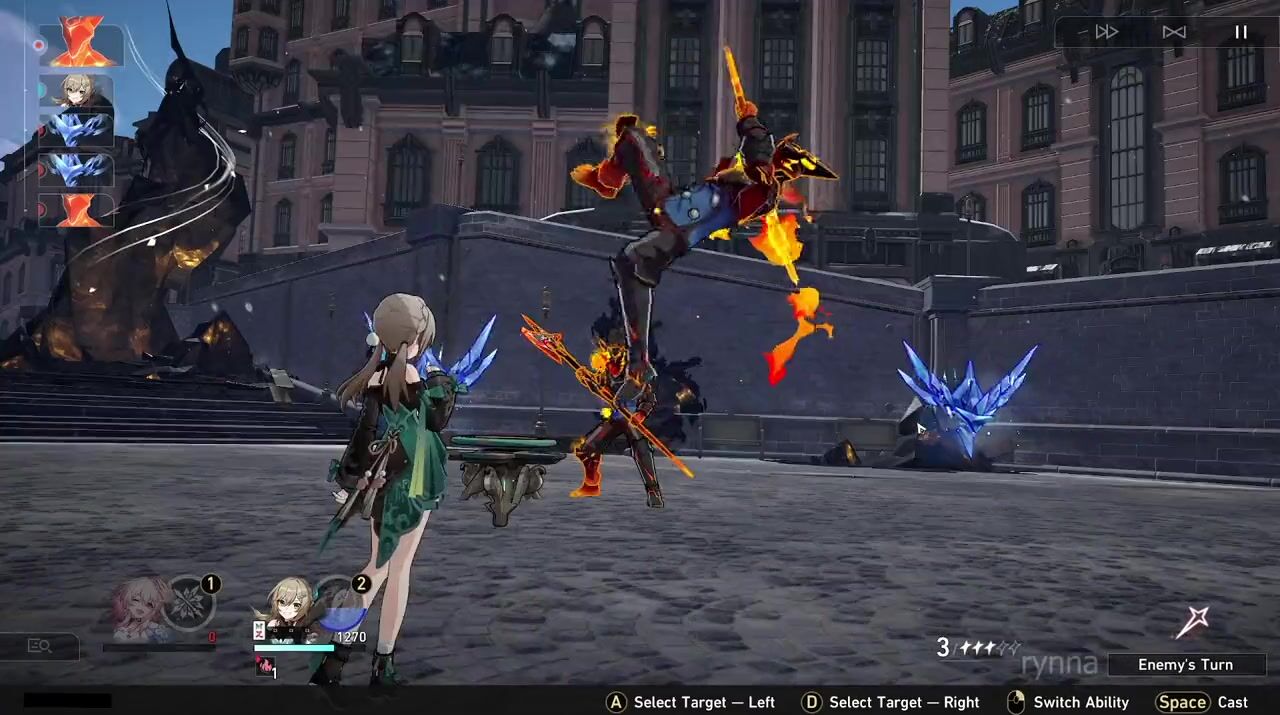The image size is (1280, 715).
Task: Pause the battle
Action: [1240, 32]
